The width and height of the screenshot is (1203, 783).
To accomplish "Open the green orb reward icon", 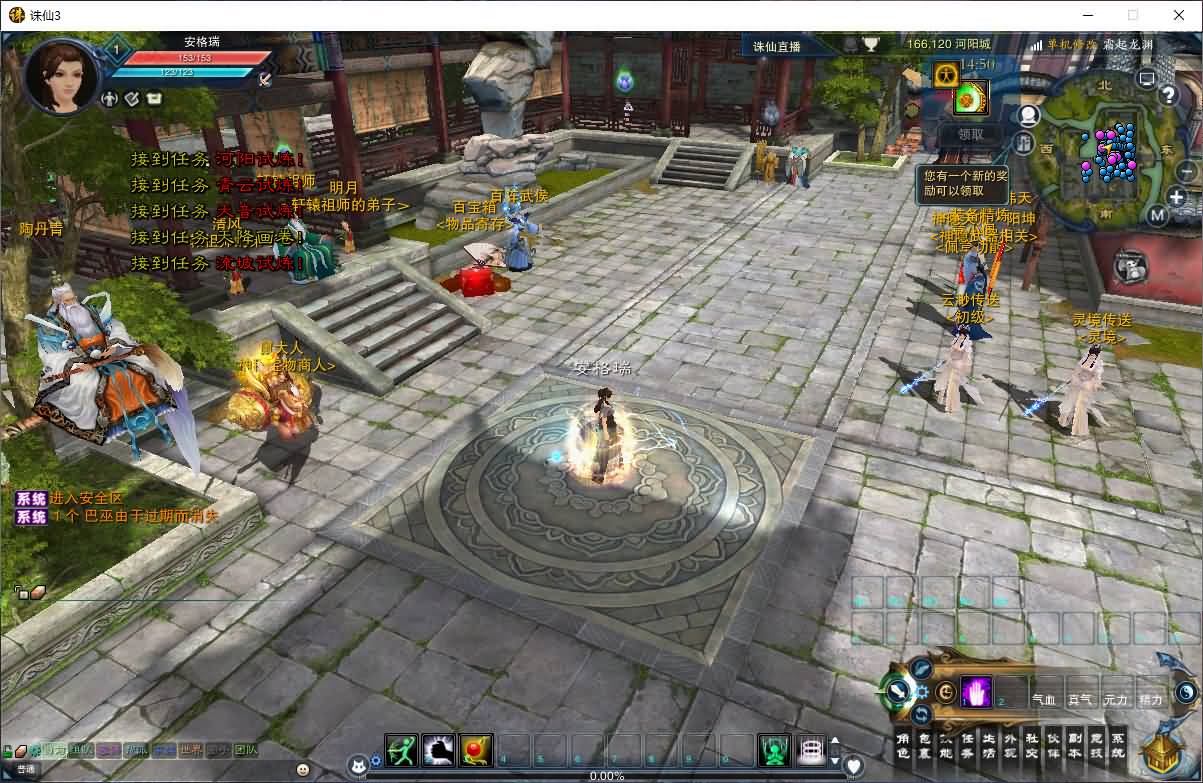I will pos(968,98).
